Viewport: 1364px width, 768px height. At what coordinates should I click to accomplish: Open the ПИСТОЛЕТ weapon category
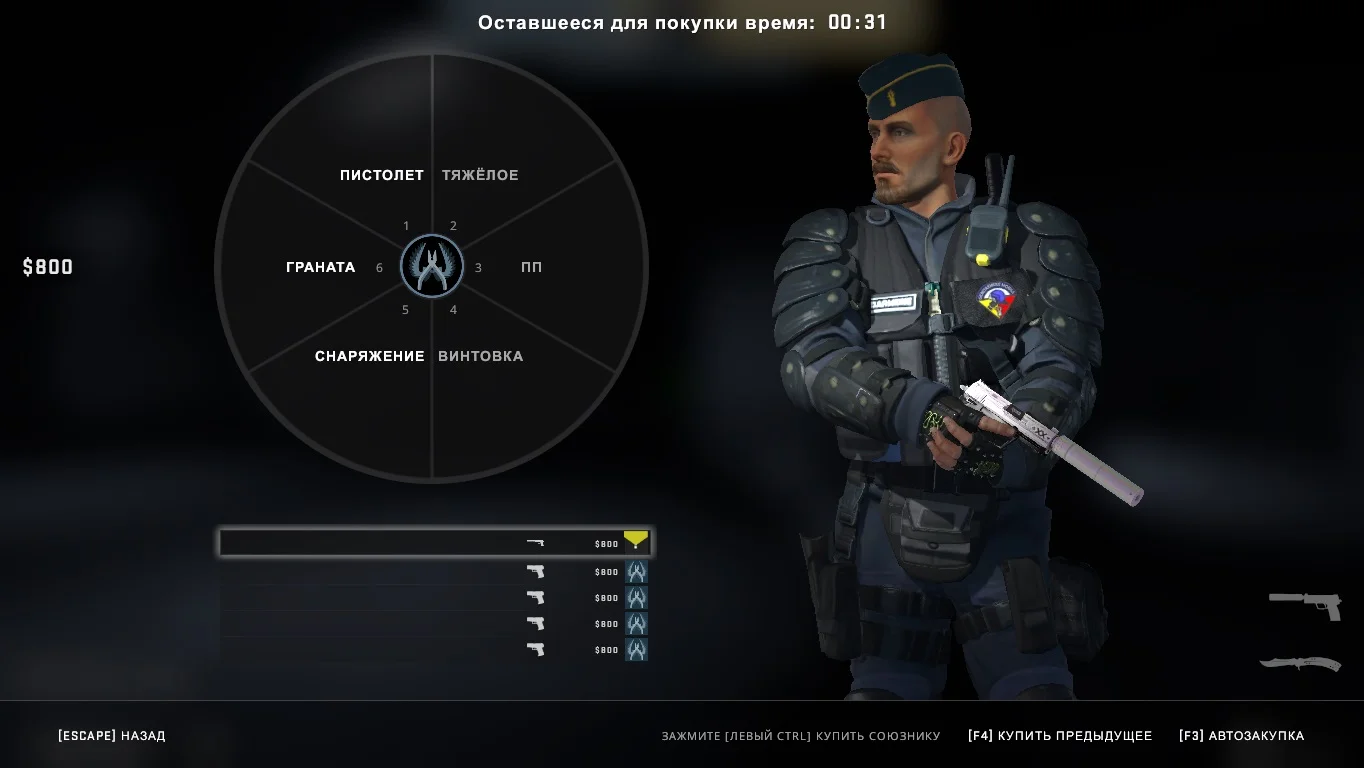click(x=381, y=175)
